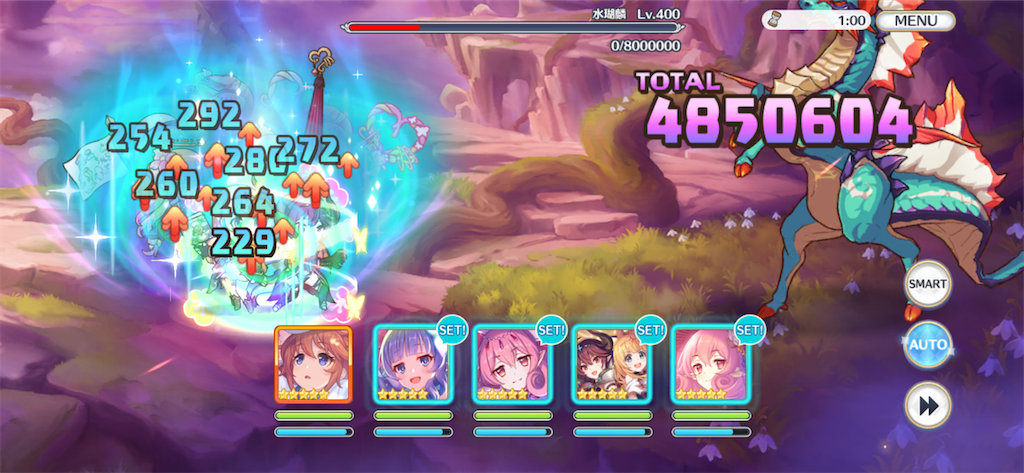Select the pink-haired horned character portrait
The height and width of the screenshot is (473, 1024).
pyautogui.click(x=512, y=363)
